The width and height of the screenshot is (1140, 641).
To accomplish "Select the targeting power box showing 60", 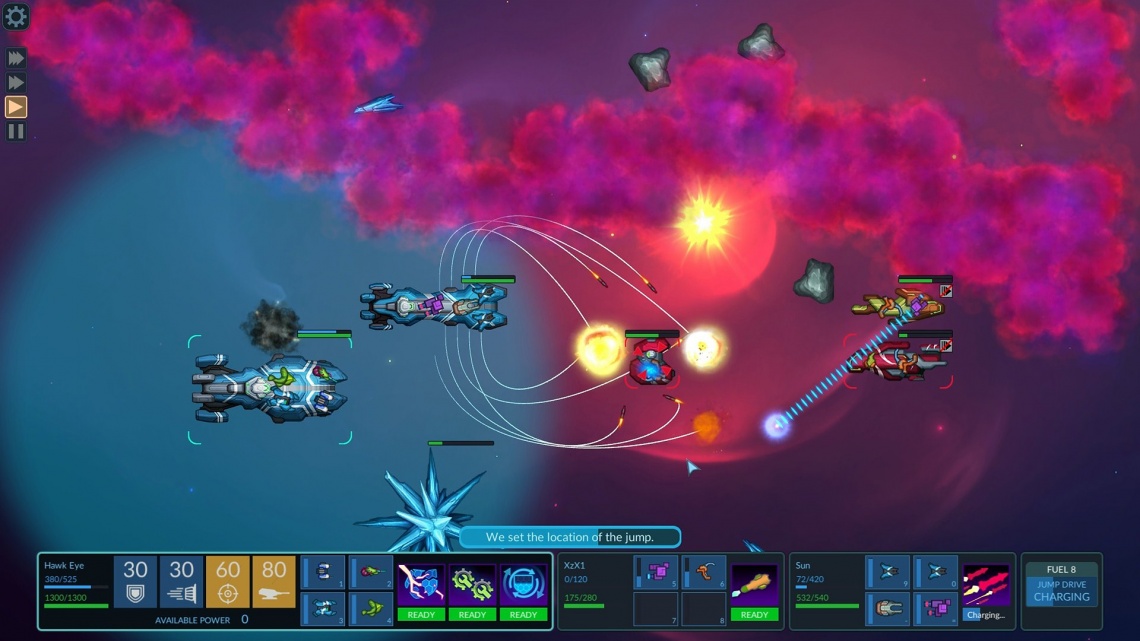I will coord(228,581).
